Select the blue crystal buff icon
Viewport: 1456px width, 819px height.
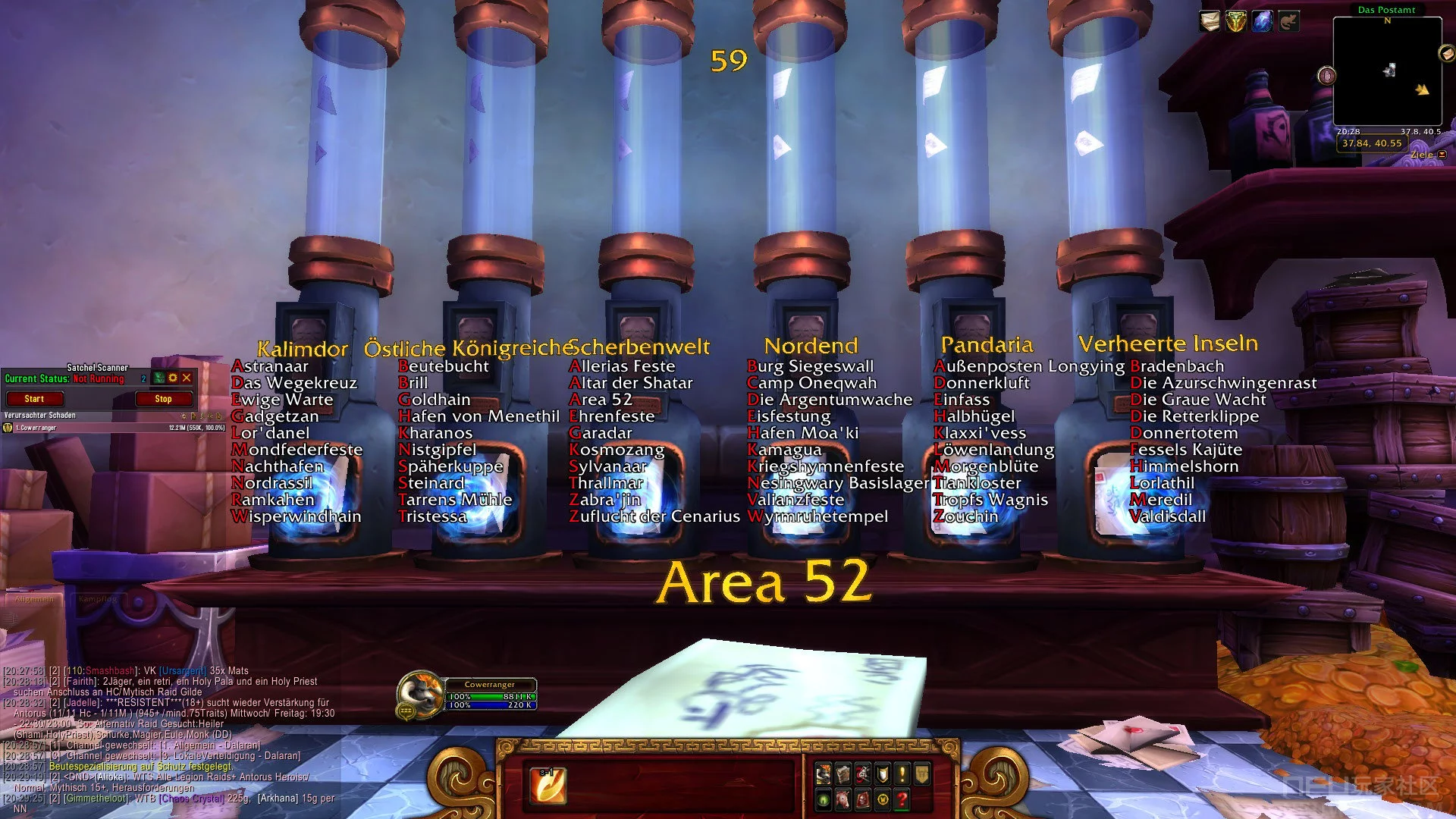(x=1262, y=21)
